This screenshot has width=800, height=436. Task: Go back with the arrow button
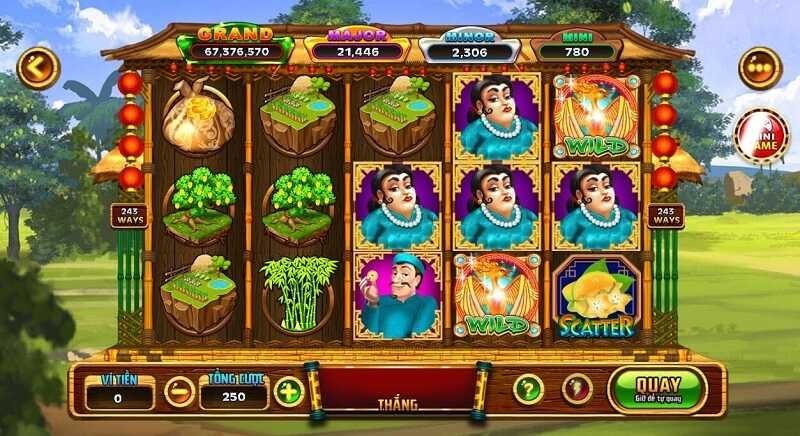pyautogui.click(x=38, y=67)
